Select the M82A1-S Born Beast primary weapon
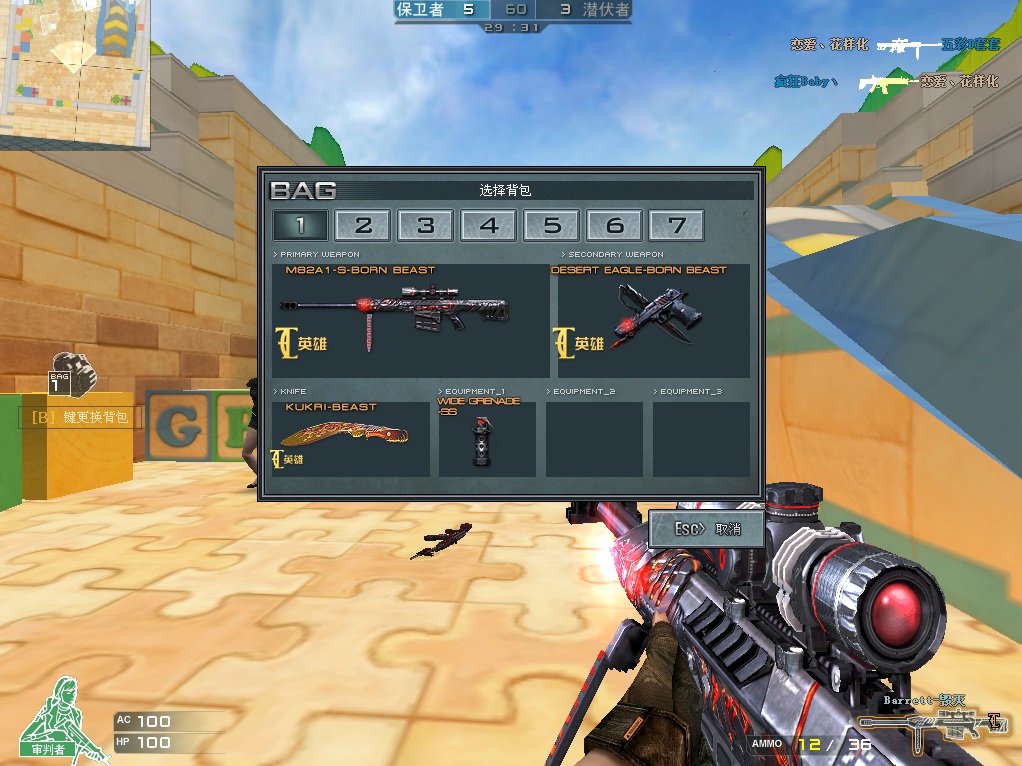Image resolution: width=1022 pixels, height=766 pixels. point(410,320)
